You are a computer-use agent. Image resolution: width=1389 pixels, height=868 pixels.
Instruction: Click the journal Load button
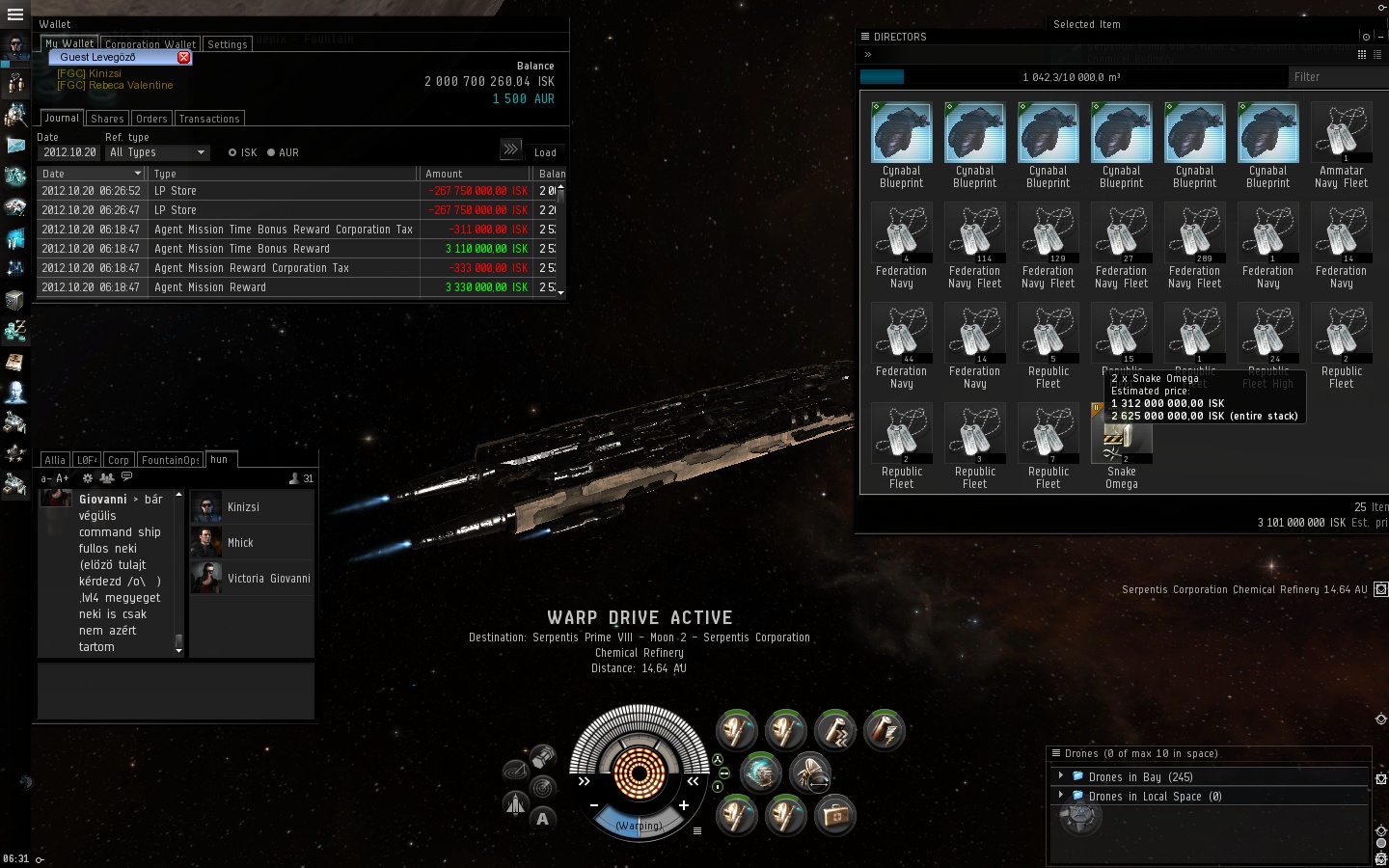tap(545, 152)
